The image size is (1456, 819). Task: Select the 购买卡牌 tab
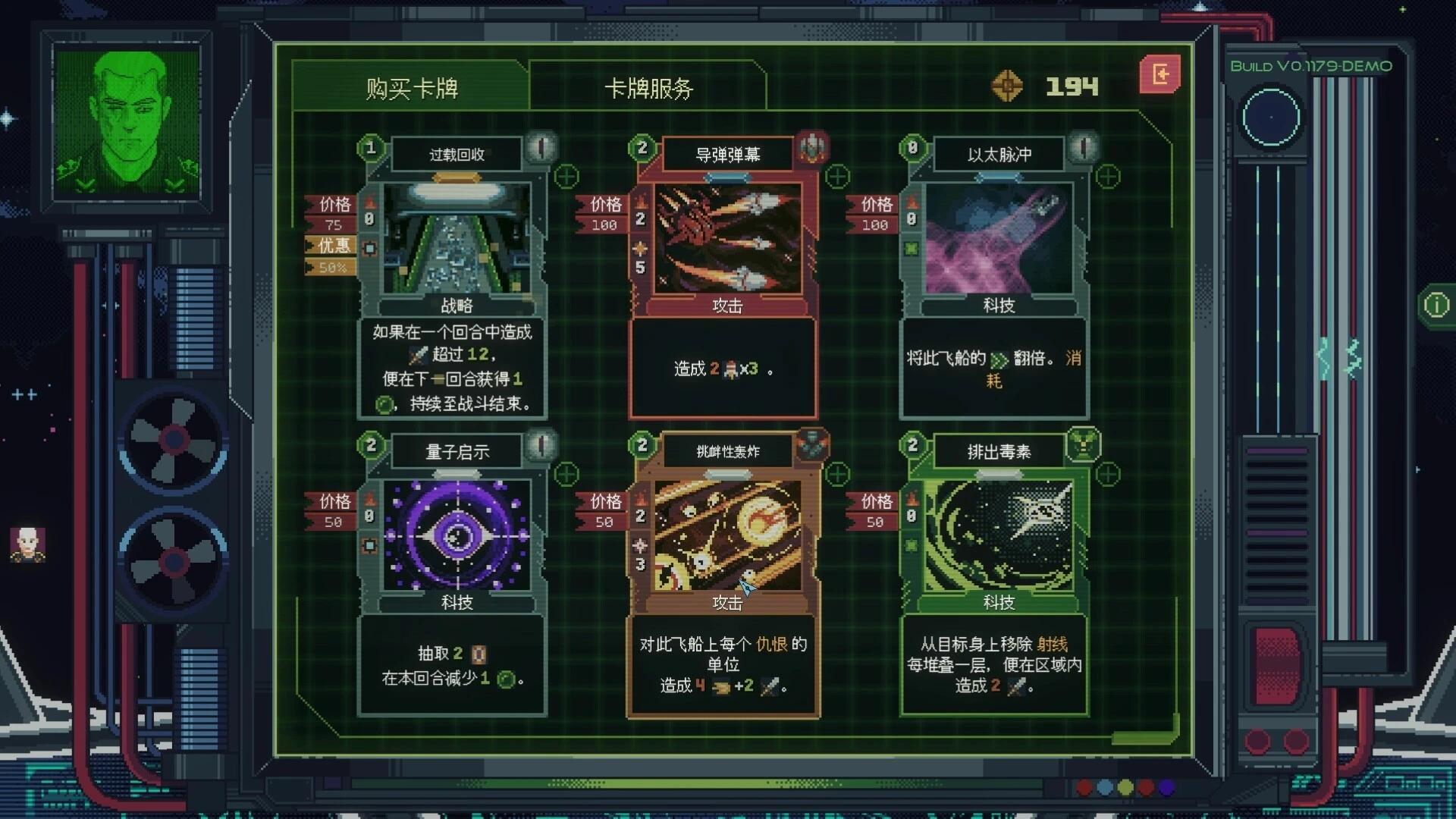(x=409, y=88)
